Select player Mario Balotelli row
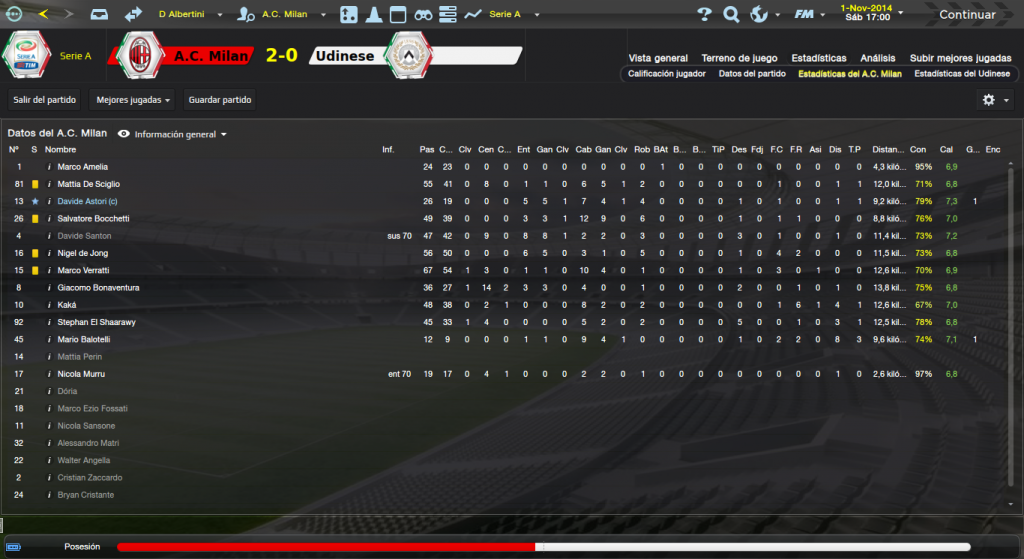The height and width of the screenshot is (559, 1024). point(83,339)
